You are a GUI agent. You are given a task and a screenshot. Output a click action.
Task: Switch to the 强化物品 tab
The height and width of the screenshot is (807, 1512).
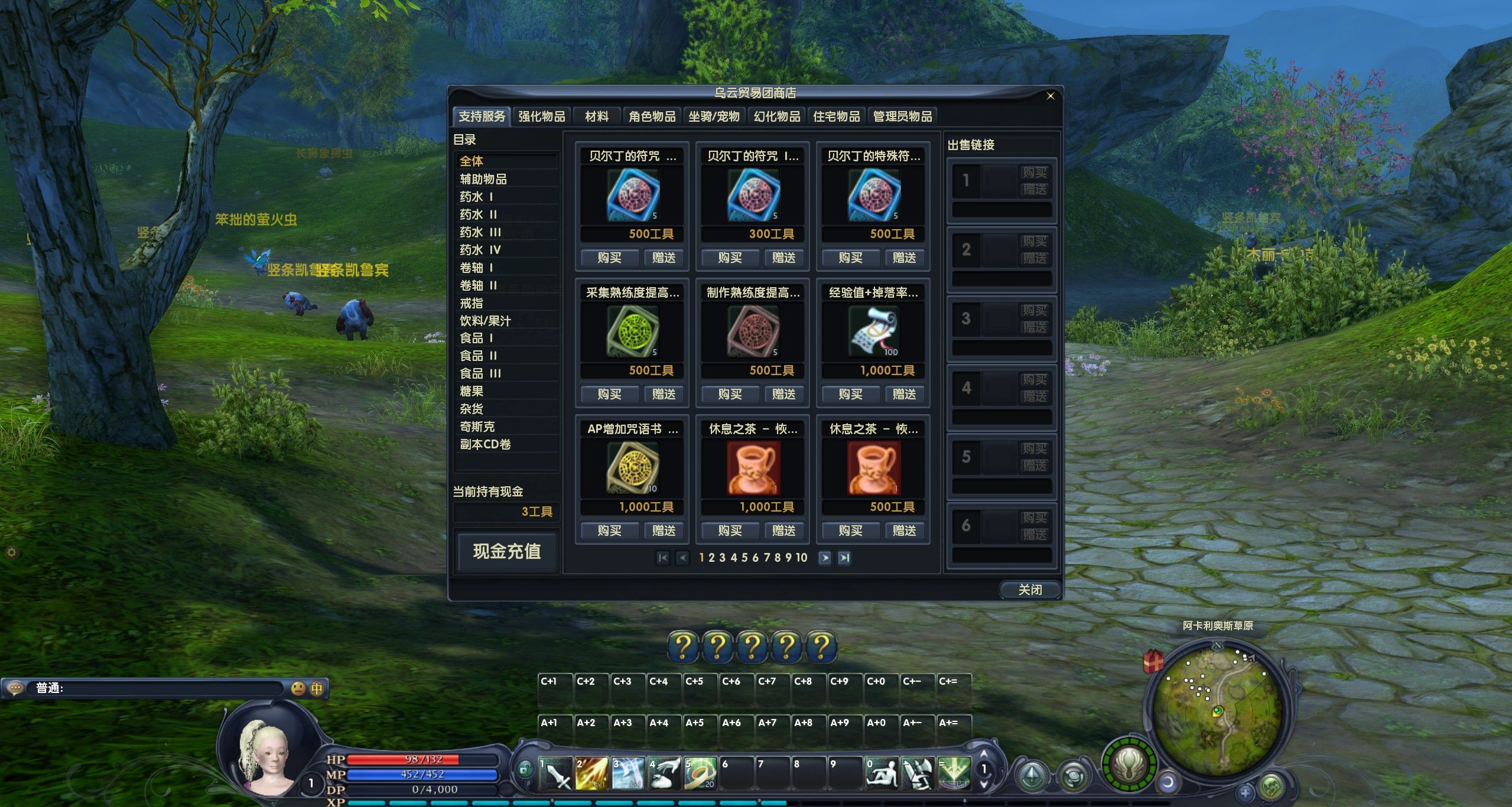pyautogui.click(x=541, y=116)
